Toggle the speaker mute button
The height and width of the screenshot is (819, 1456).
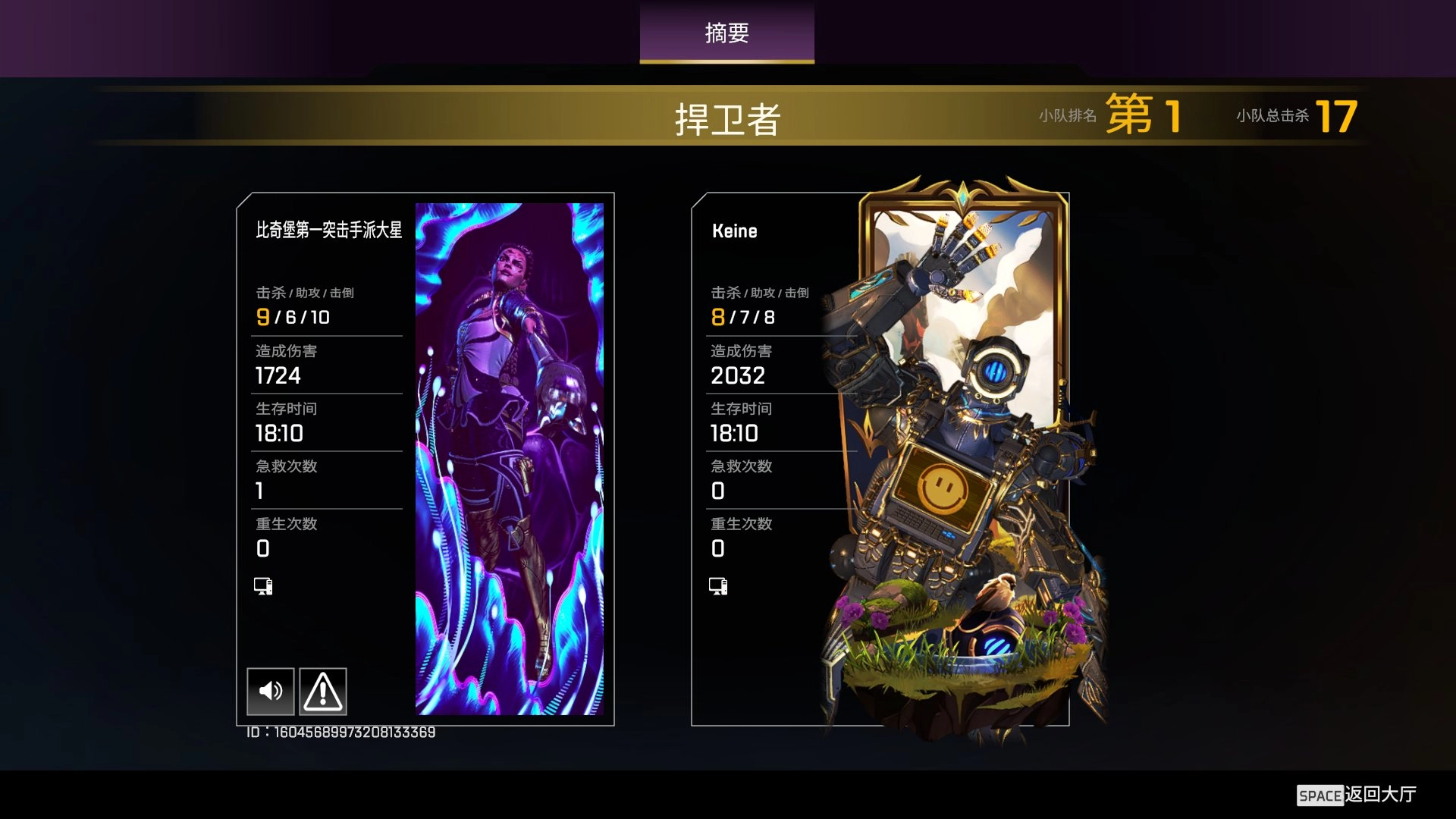tap(271, 691)
